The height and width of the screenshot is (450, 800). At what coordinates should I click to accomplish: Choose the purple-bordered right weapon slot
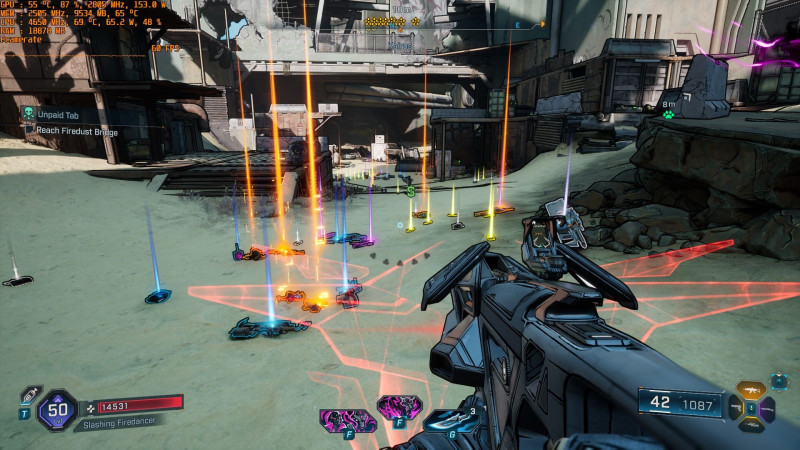click(767, 409)
